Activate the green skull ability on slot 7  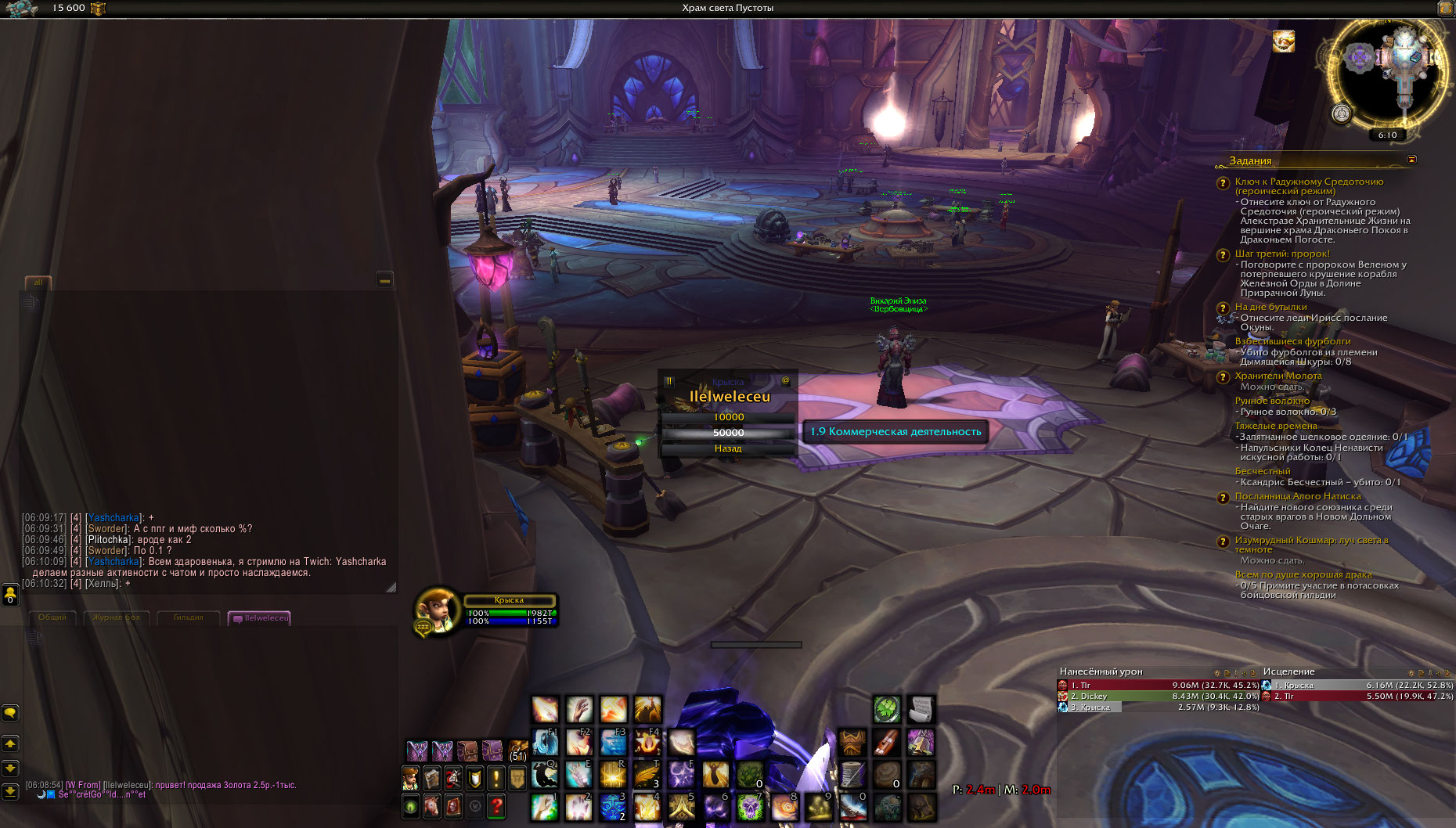pos(749,807)
